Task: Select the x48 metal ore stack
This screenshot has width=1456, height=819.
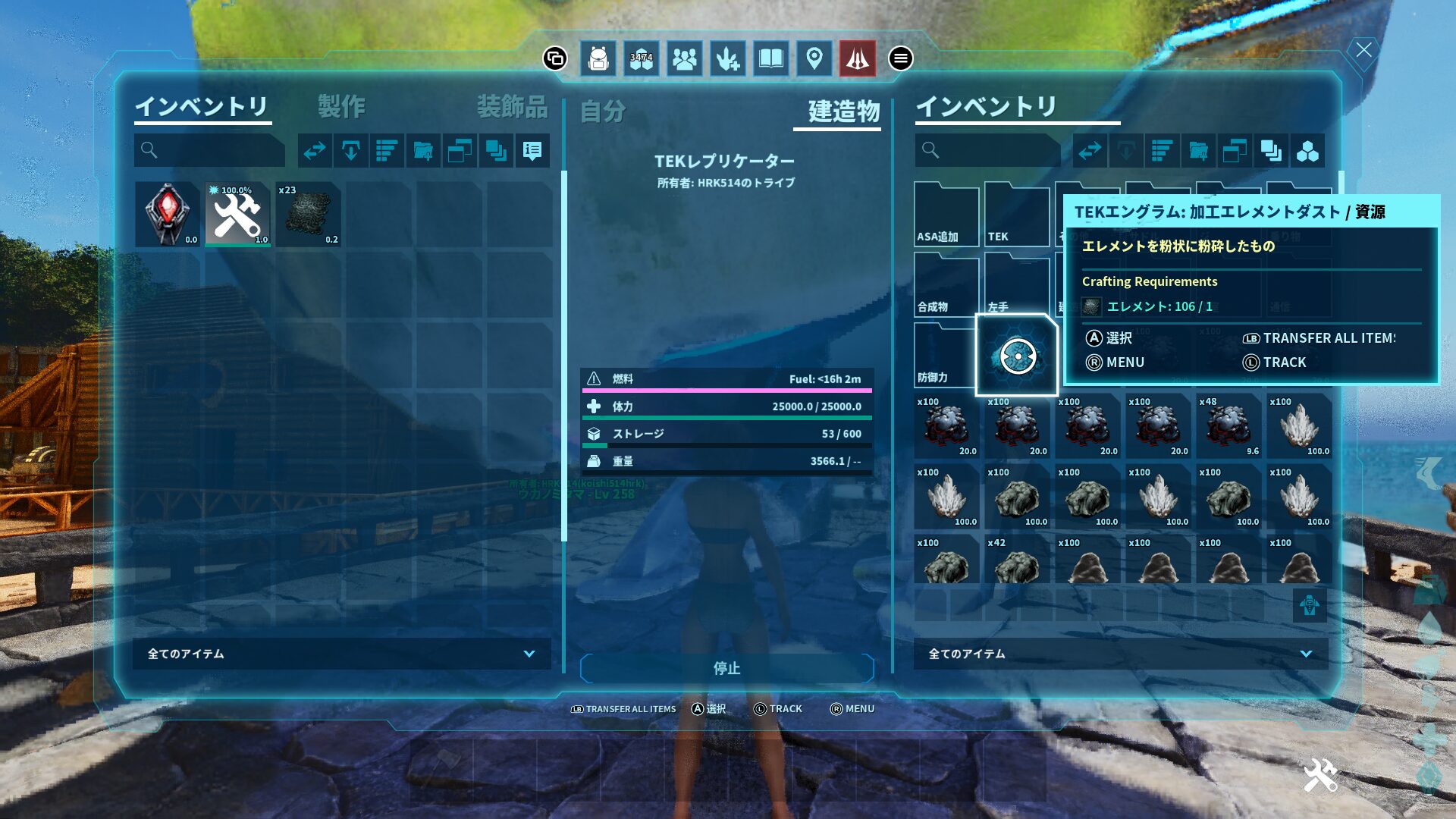Action: (x=1228, y=426)
